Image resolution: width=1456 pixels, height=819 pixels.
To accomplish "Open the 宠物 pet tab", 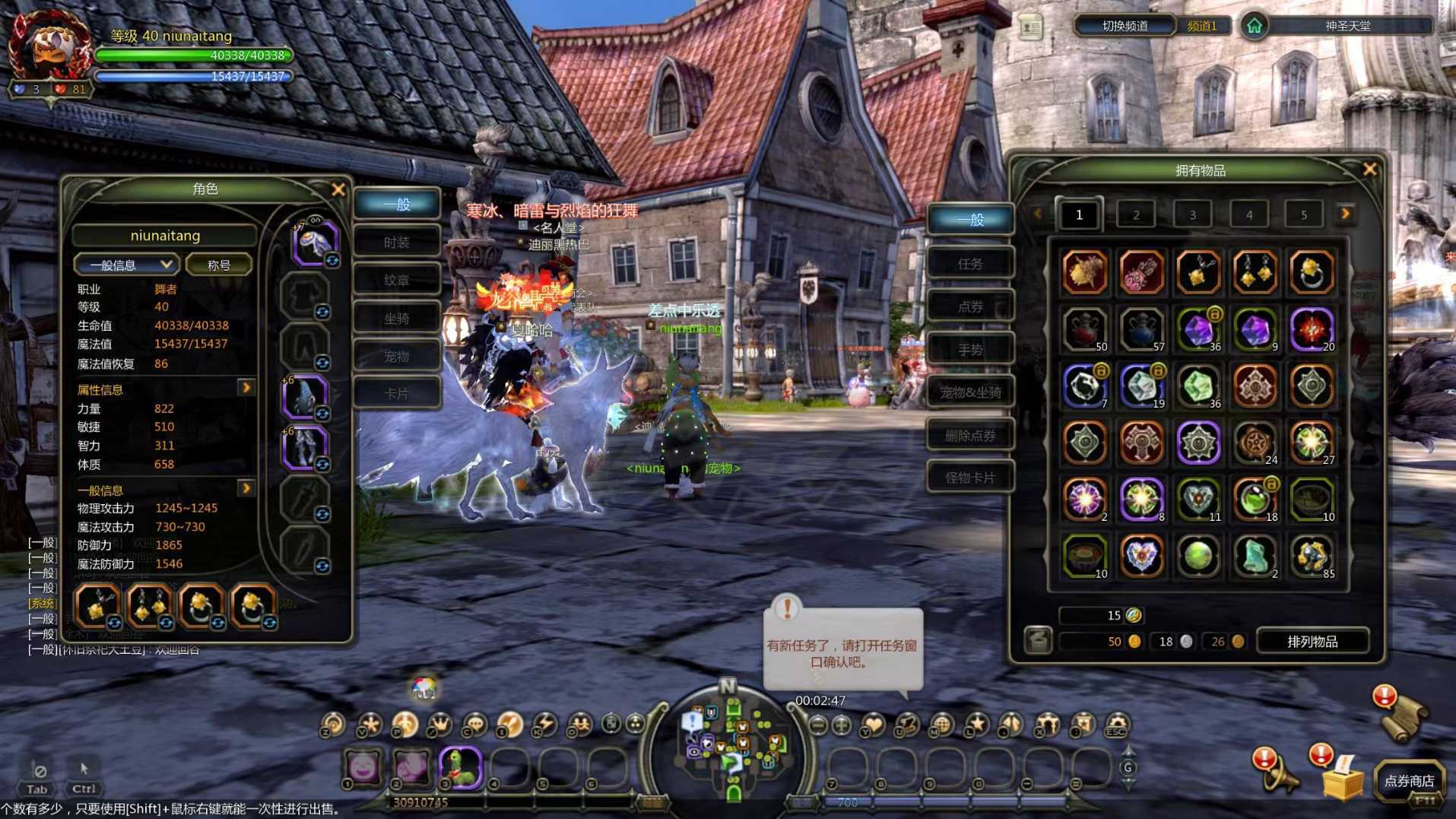I will (396, 356).
